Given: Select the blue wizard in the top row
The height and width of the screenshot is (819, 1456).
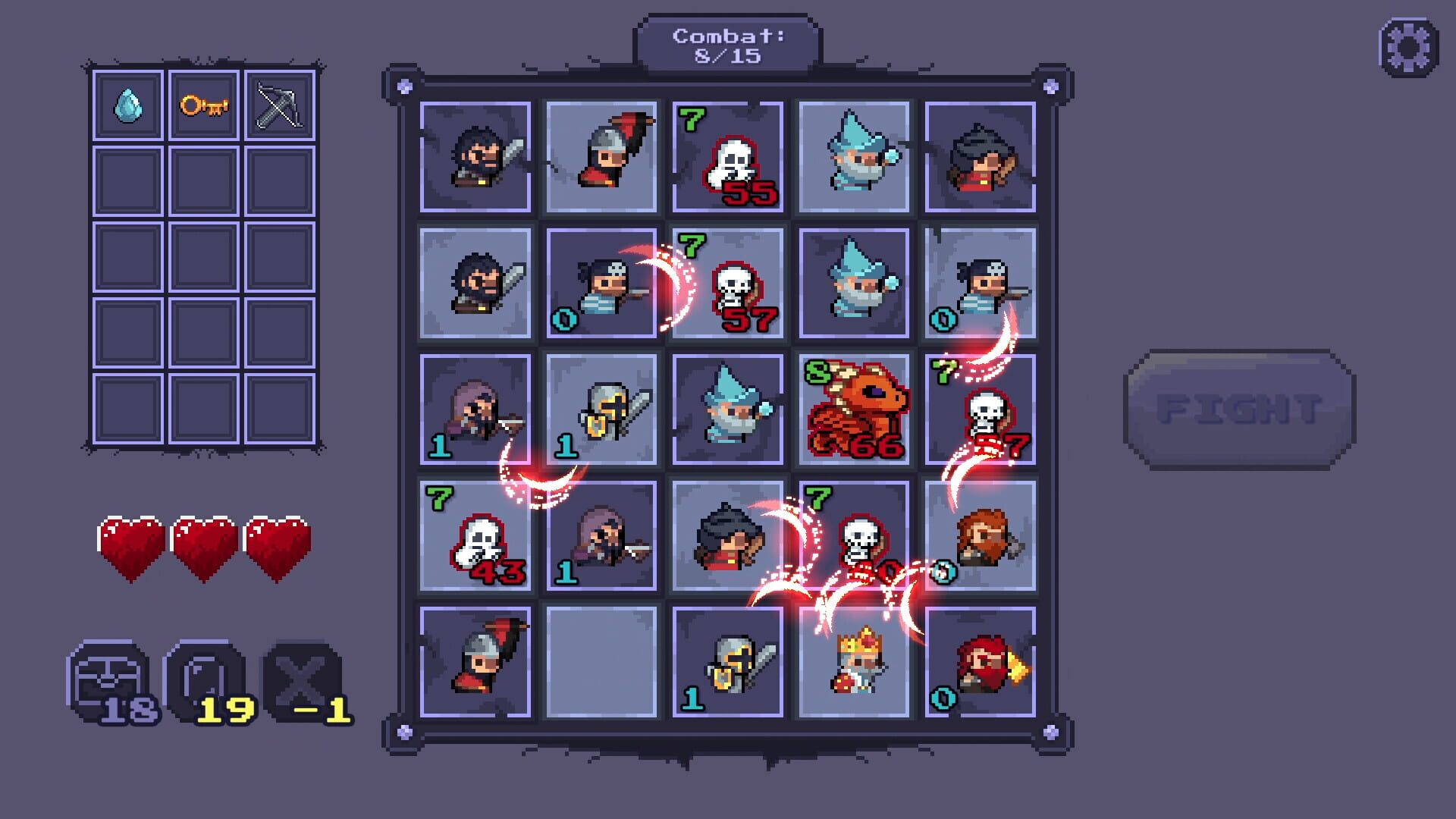Looking at the screenshot, I should [855, 155].
